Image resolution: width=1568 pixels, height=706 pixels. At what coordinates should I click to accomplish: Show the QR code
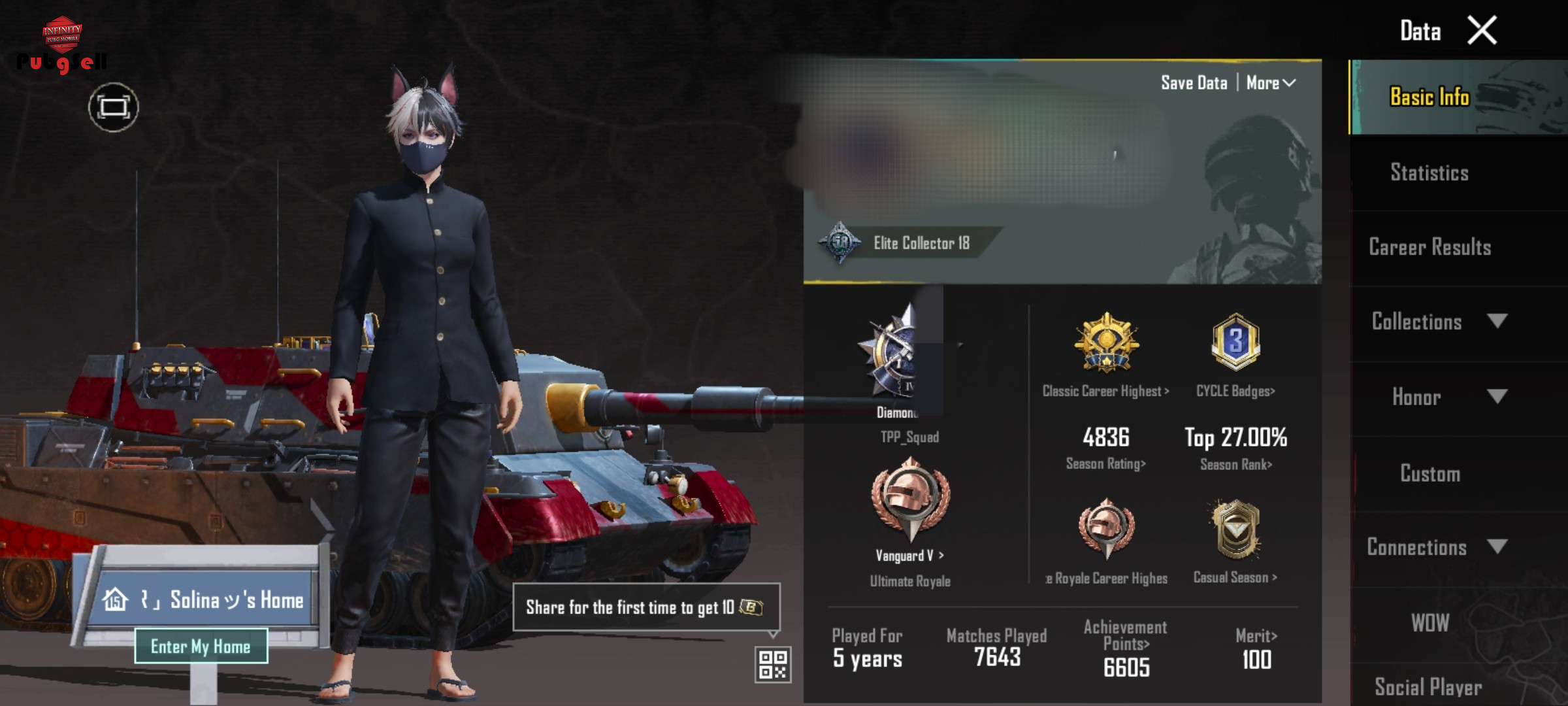tap(773, 665)
